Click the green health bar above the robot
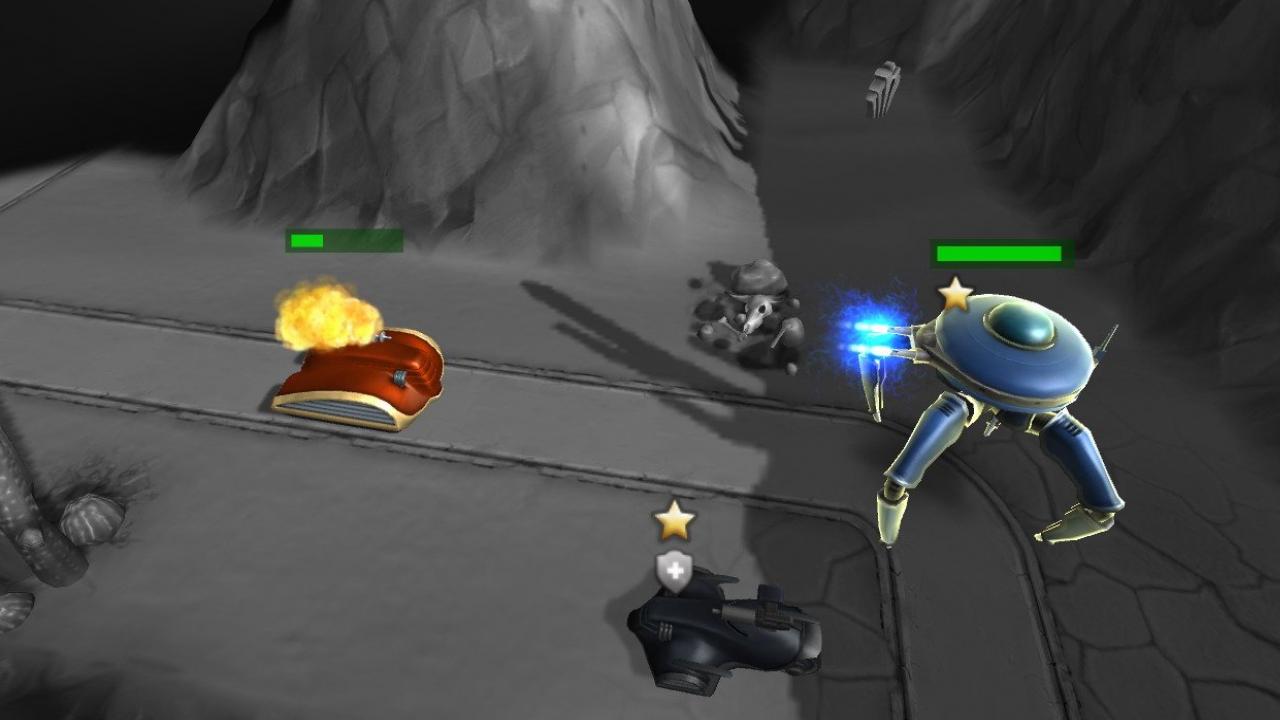 [1000, 254]
